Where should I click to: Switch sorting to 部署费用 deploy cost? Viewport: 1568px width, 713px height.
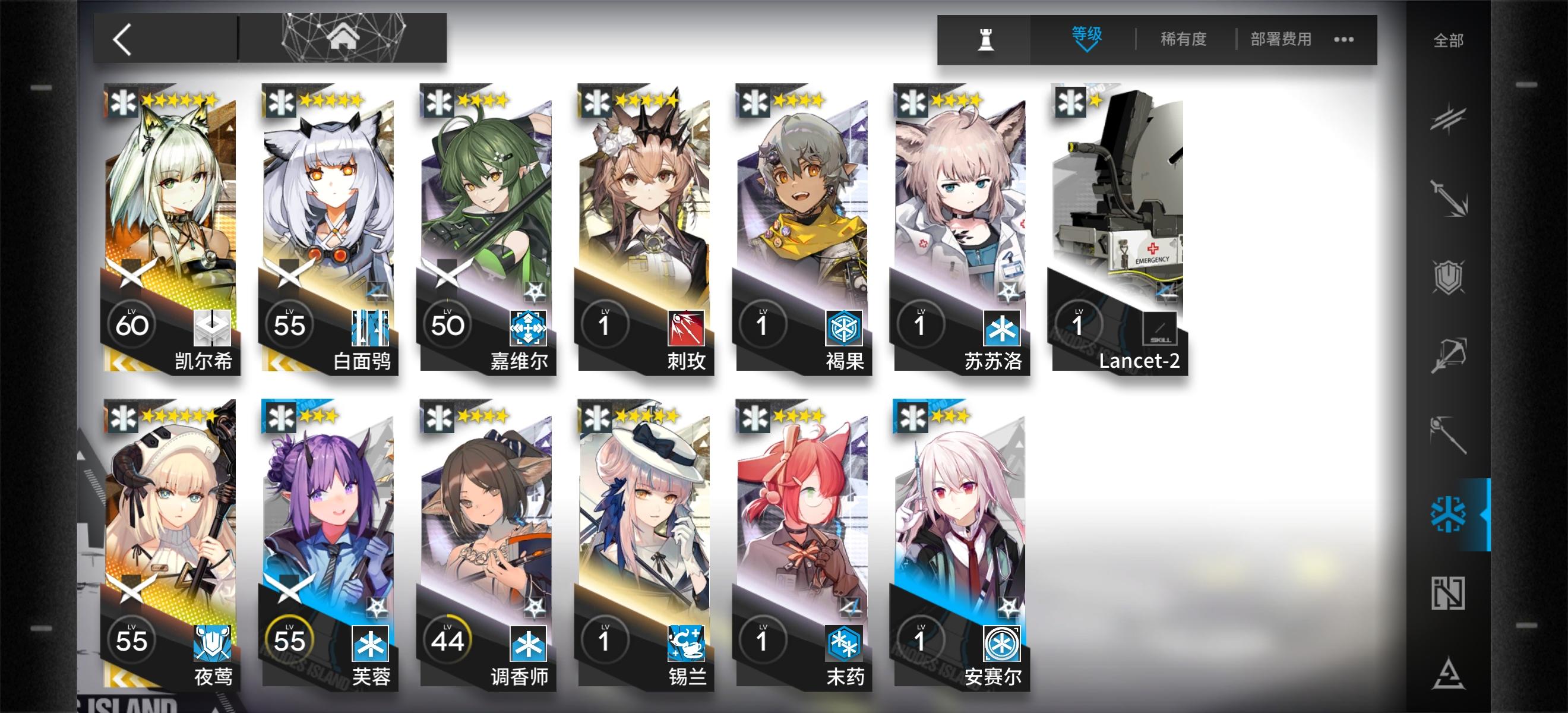[x=1280, y=39]
